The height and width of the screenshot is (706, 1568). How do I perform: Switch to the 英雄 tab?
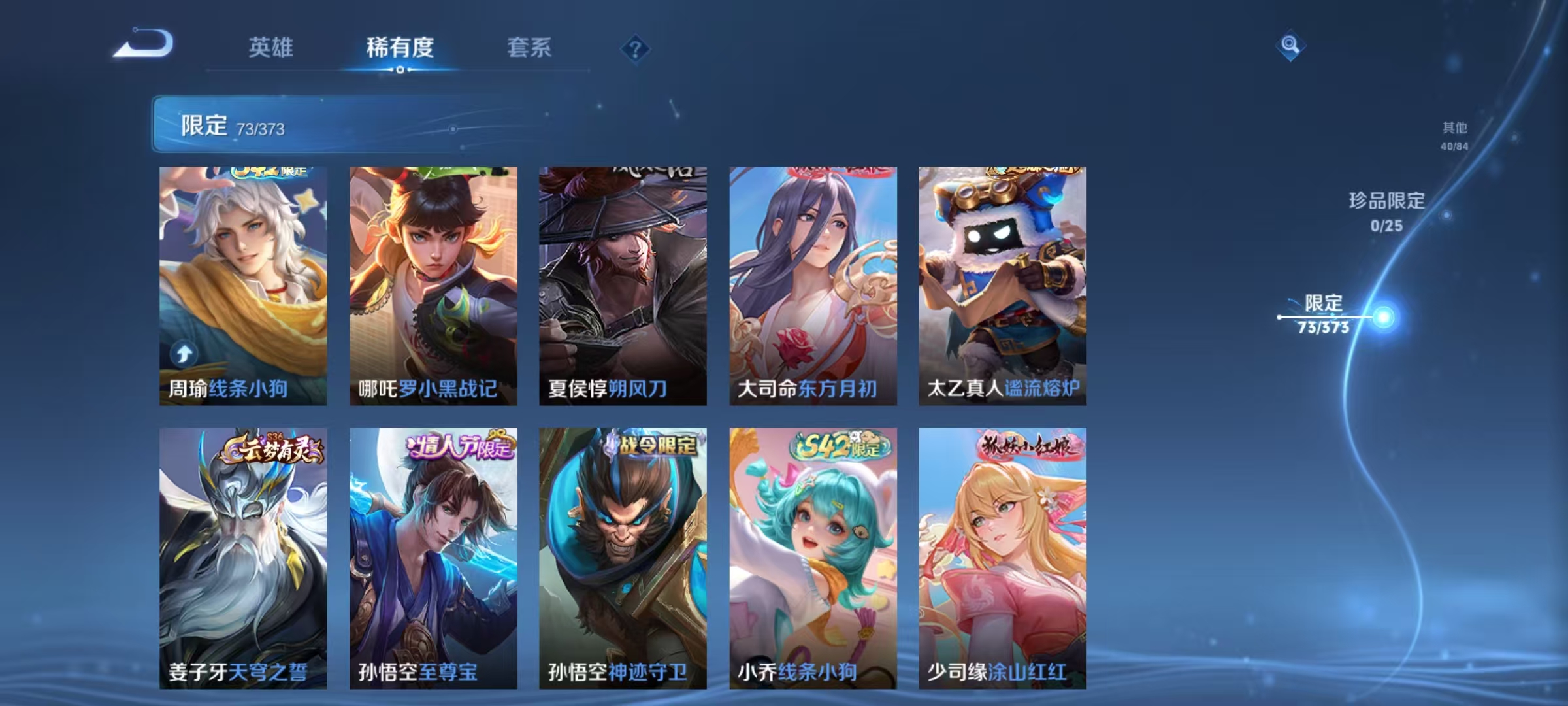(271, 48)
